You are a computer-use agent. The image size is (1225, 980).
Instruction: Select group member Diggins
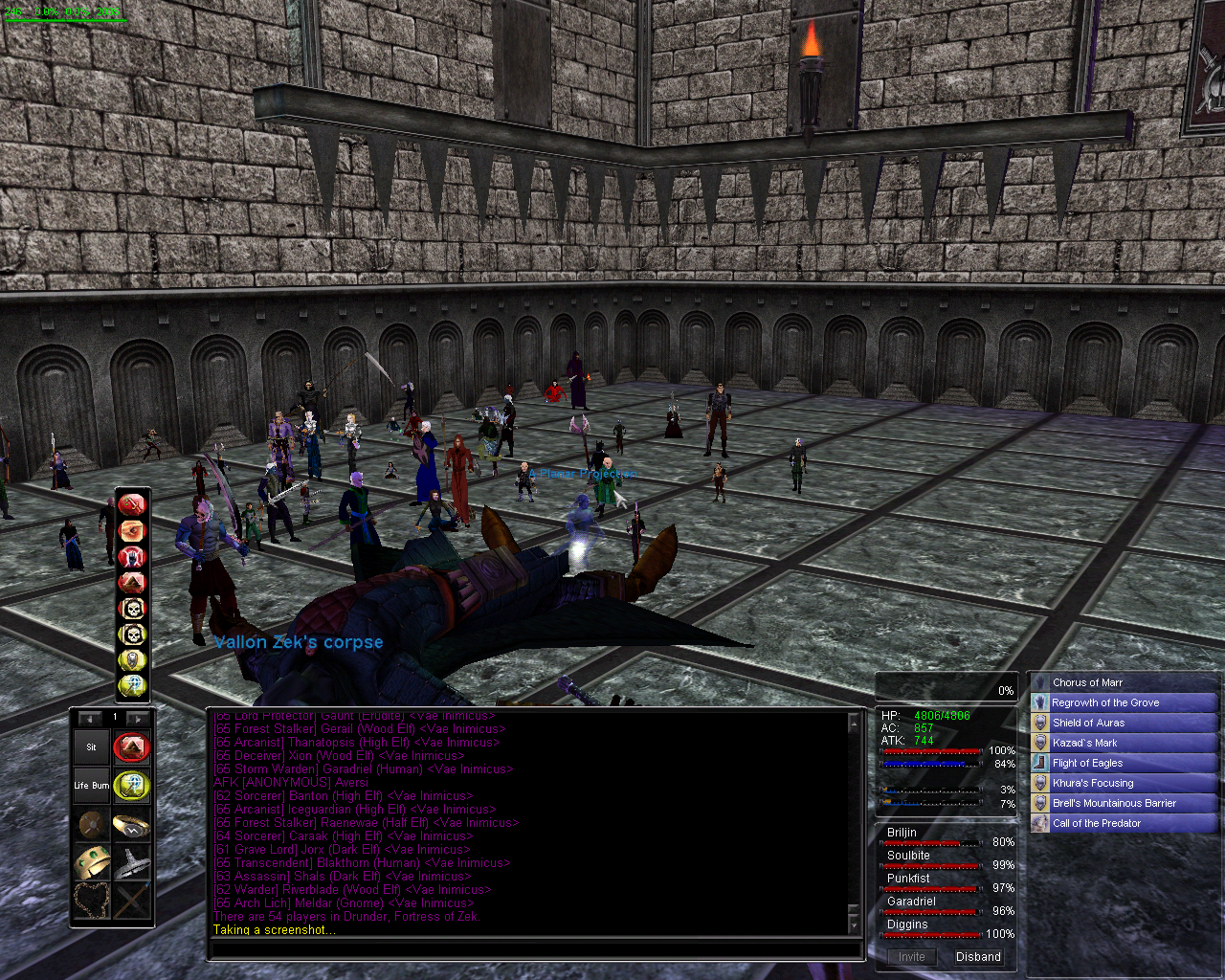pyautogui.click(x=907, y=924)
